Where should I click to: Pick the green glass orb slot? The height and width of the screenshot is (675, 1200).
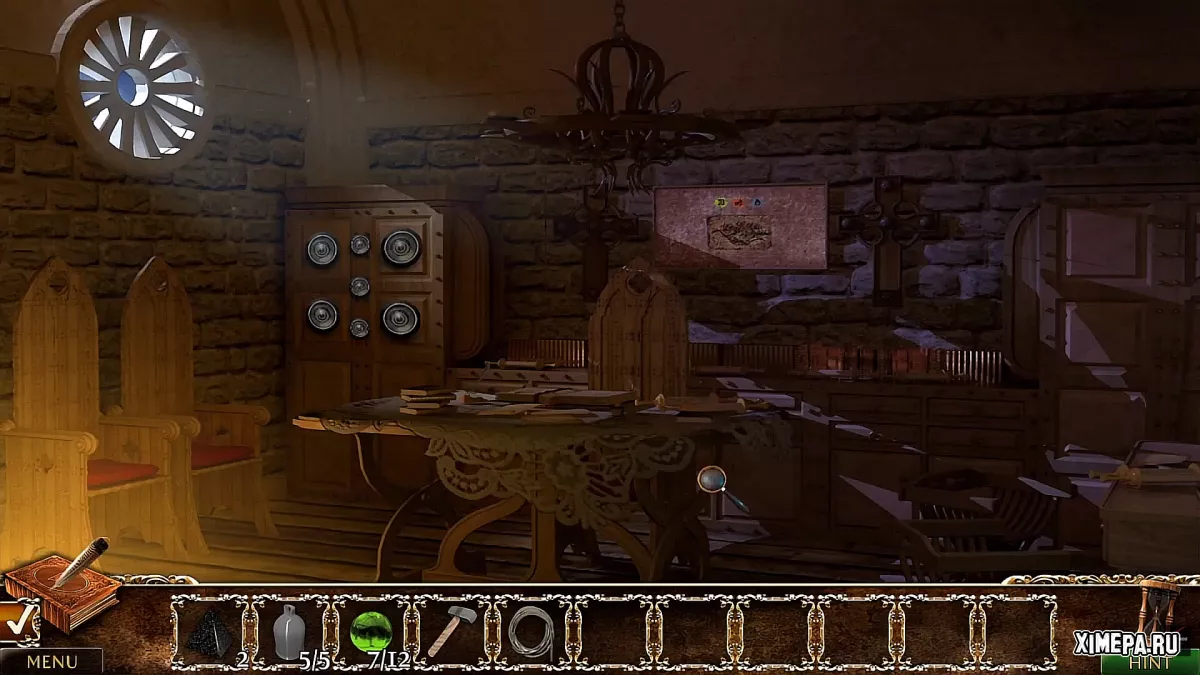click(x=371, y=632)
